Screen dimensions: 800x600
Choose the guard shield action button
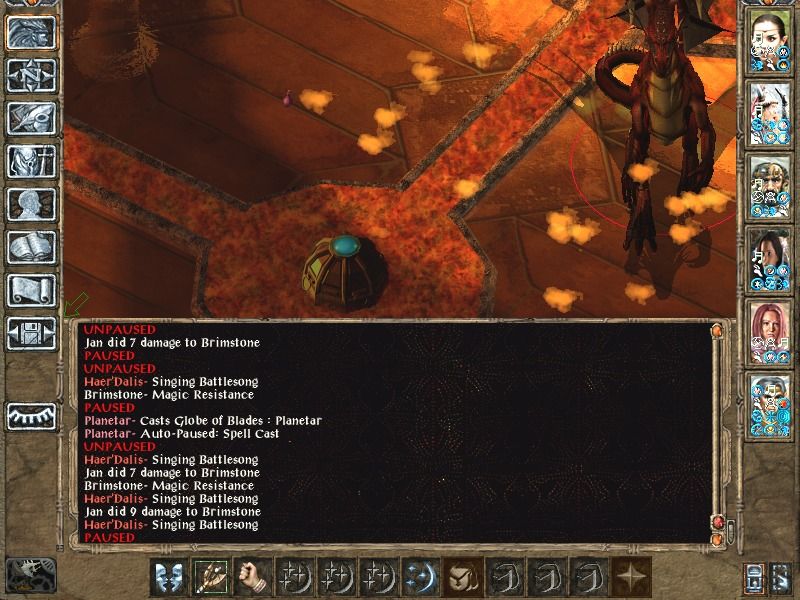point(170,578)
